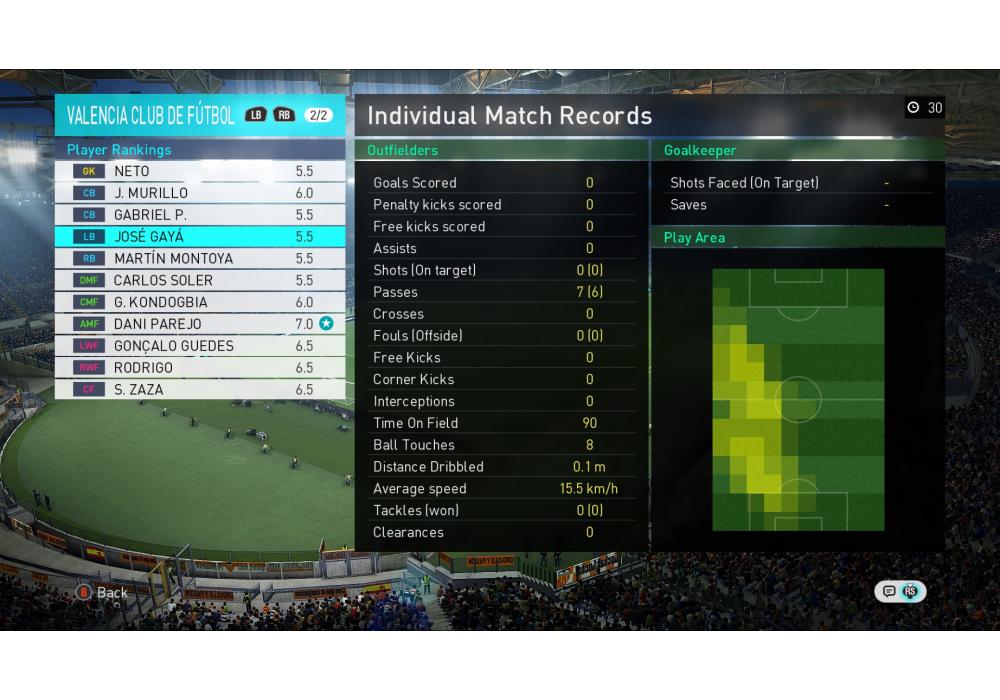Click the Back button

point(102,593)
